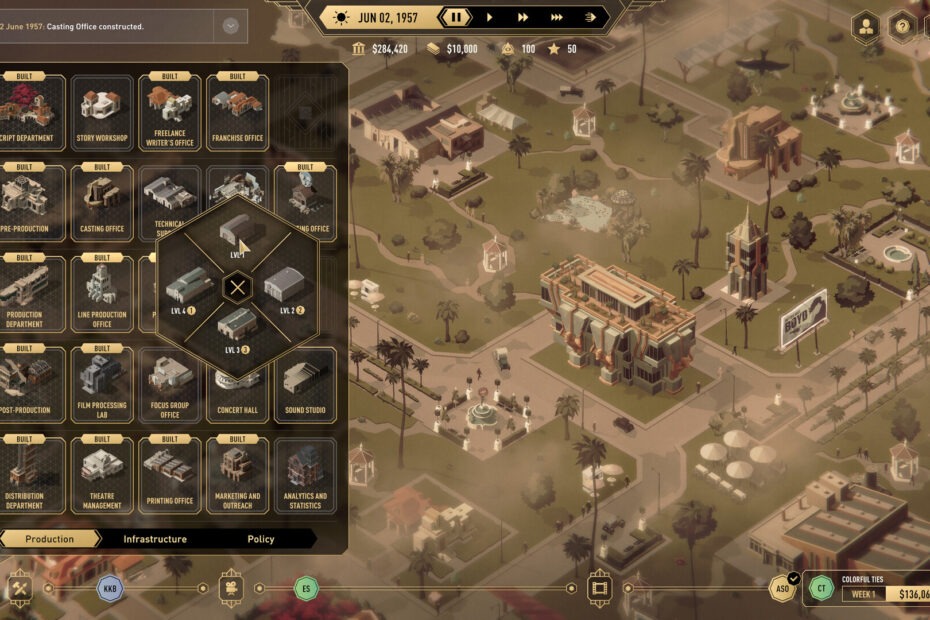Set double fast-forward speed

pyautogui.click(x=522, y=17)
